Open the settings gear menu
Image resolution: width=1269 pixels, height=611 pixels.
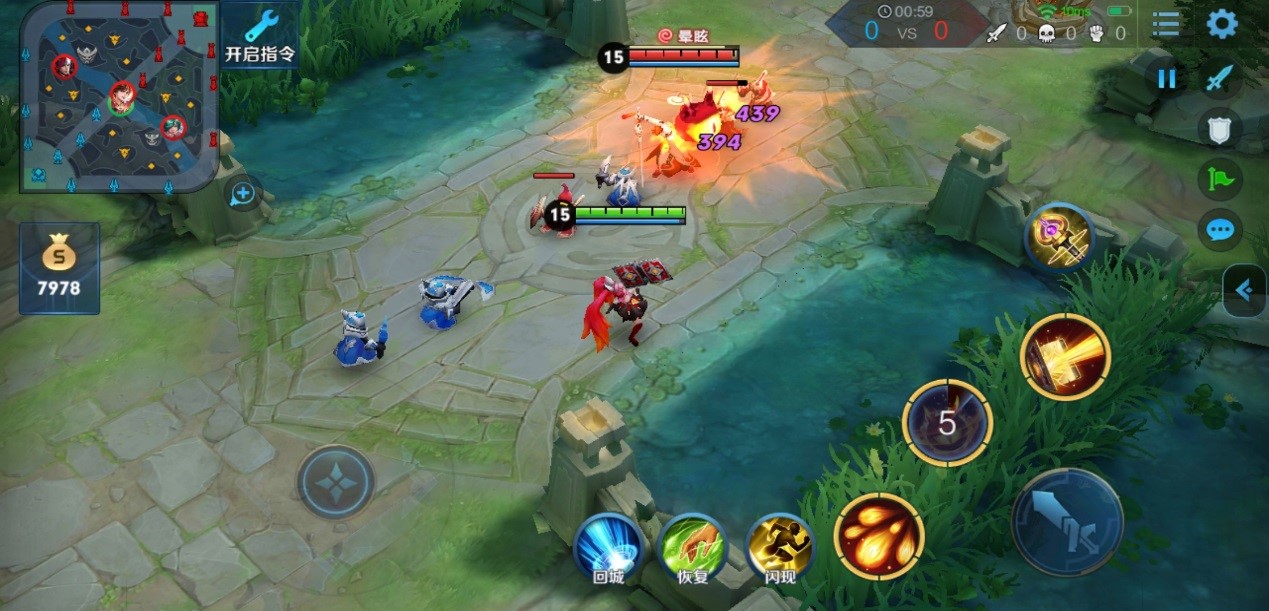coord(1222,24)
